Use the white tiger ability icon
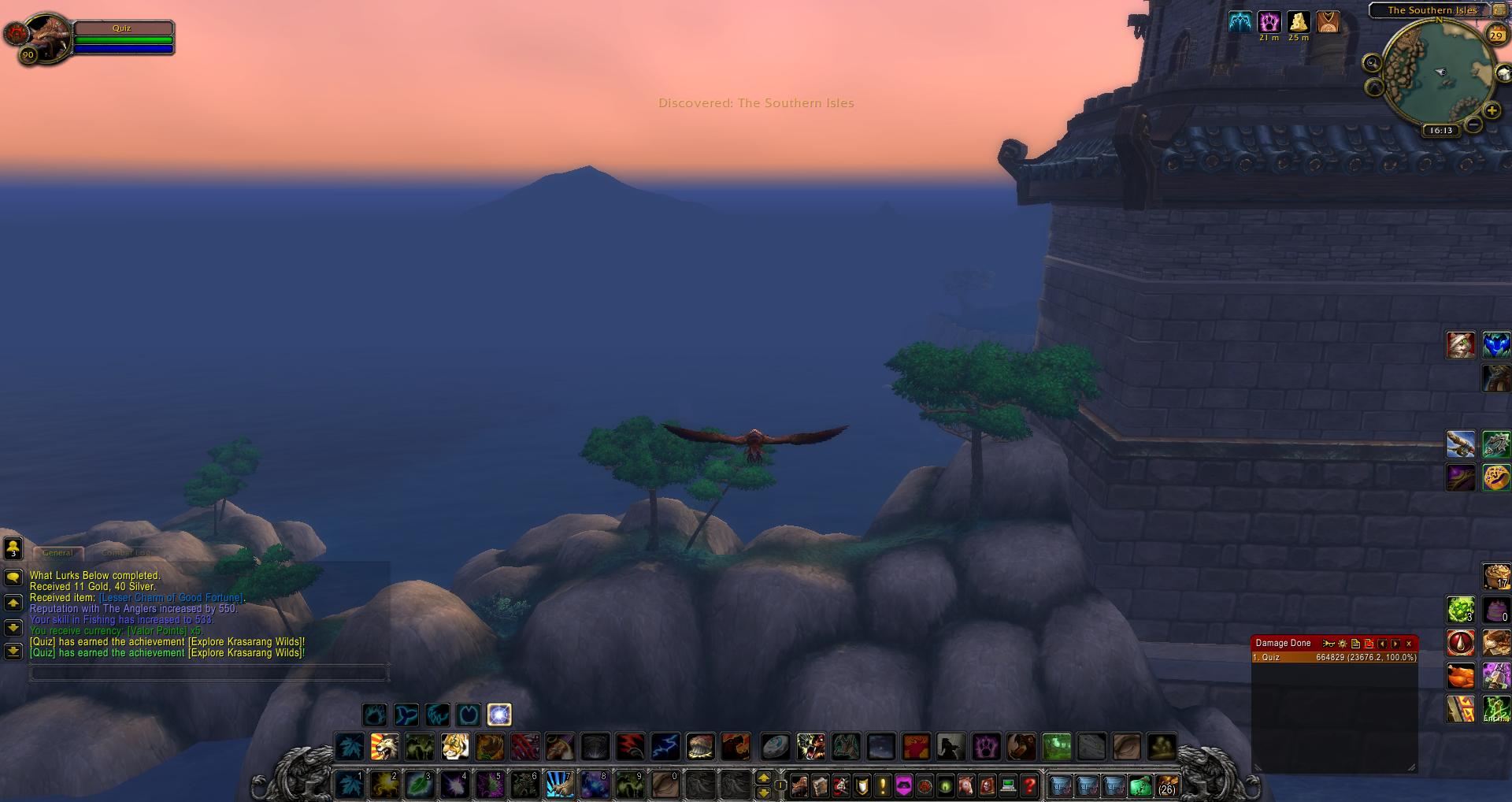The image size is (1512, 802). [x=454, y=746]
